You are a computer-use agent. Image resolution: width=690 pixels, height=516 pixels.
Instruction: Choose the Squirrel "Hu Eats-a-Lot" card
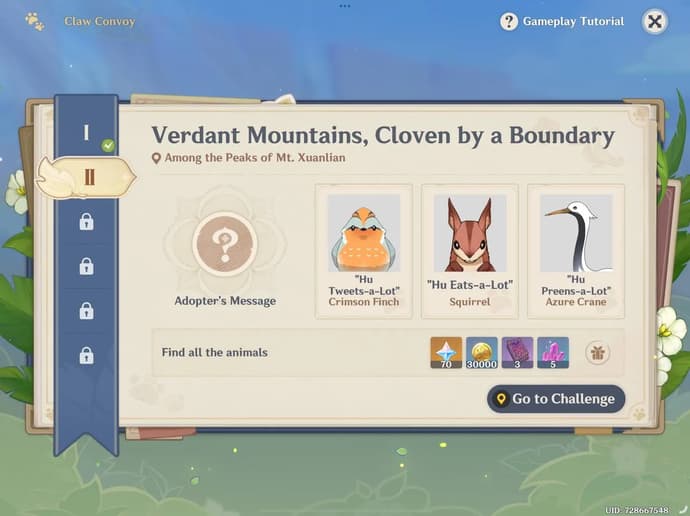pyautogui.click(x=470, y=250)
